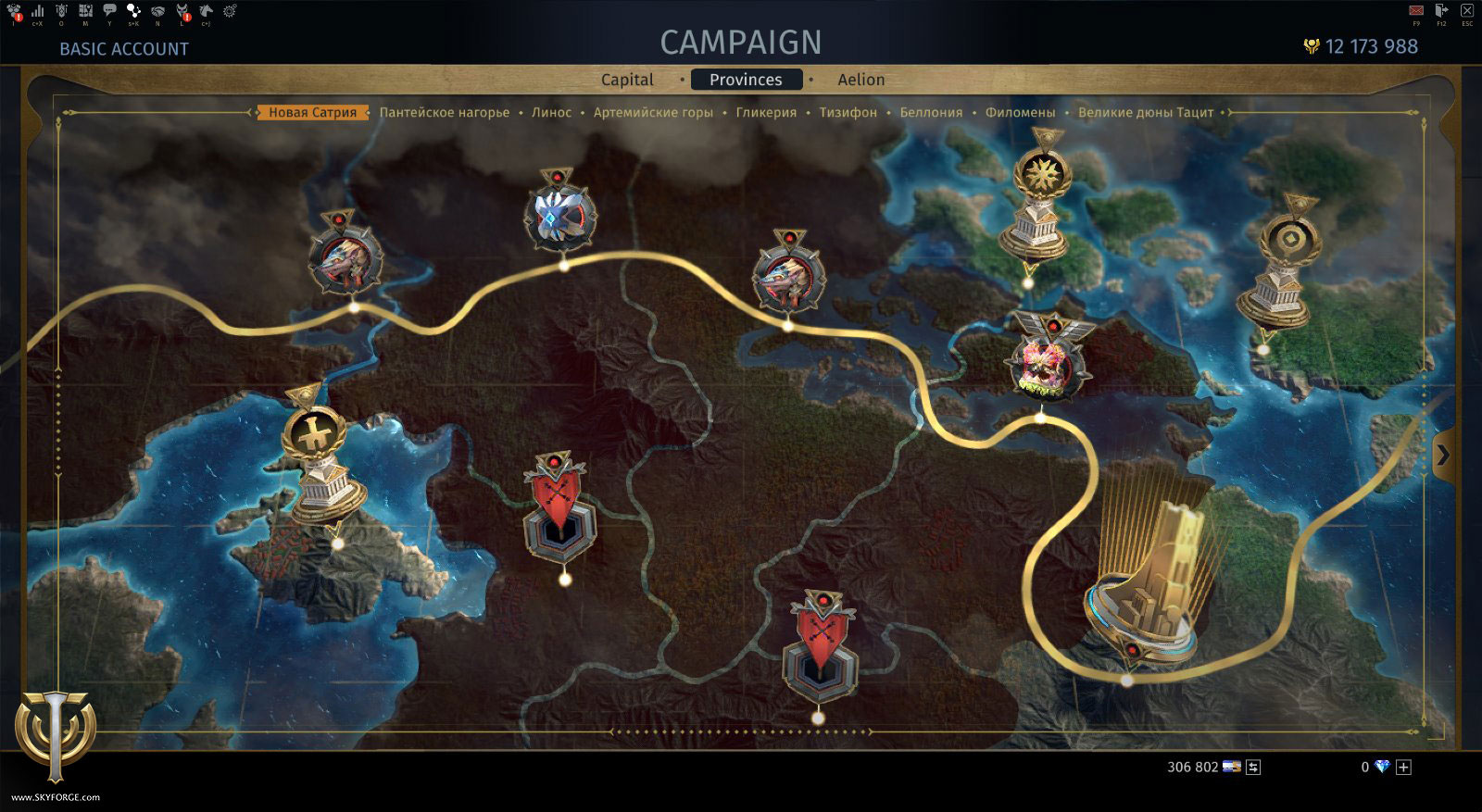This screenshot has height=812, width=1482.
Task: Open the friends list icon
Action: (x=14, y=11)
